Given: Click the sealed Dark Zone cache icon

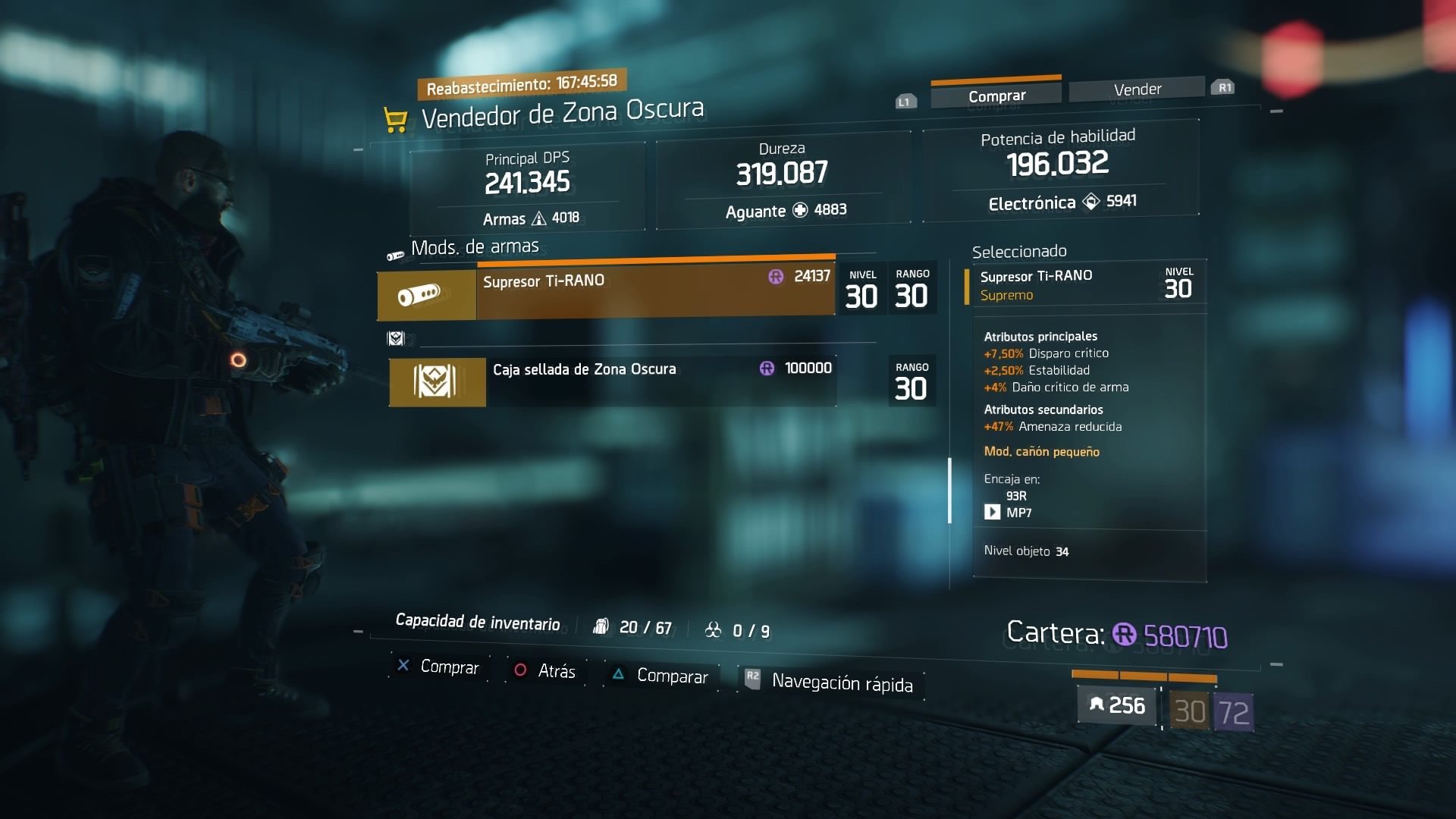Looking at the screenshot, I should pos(437,381).
